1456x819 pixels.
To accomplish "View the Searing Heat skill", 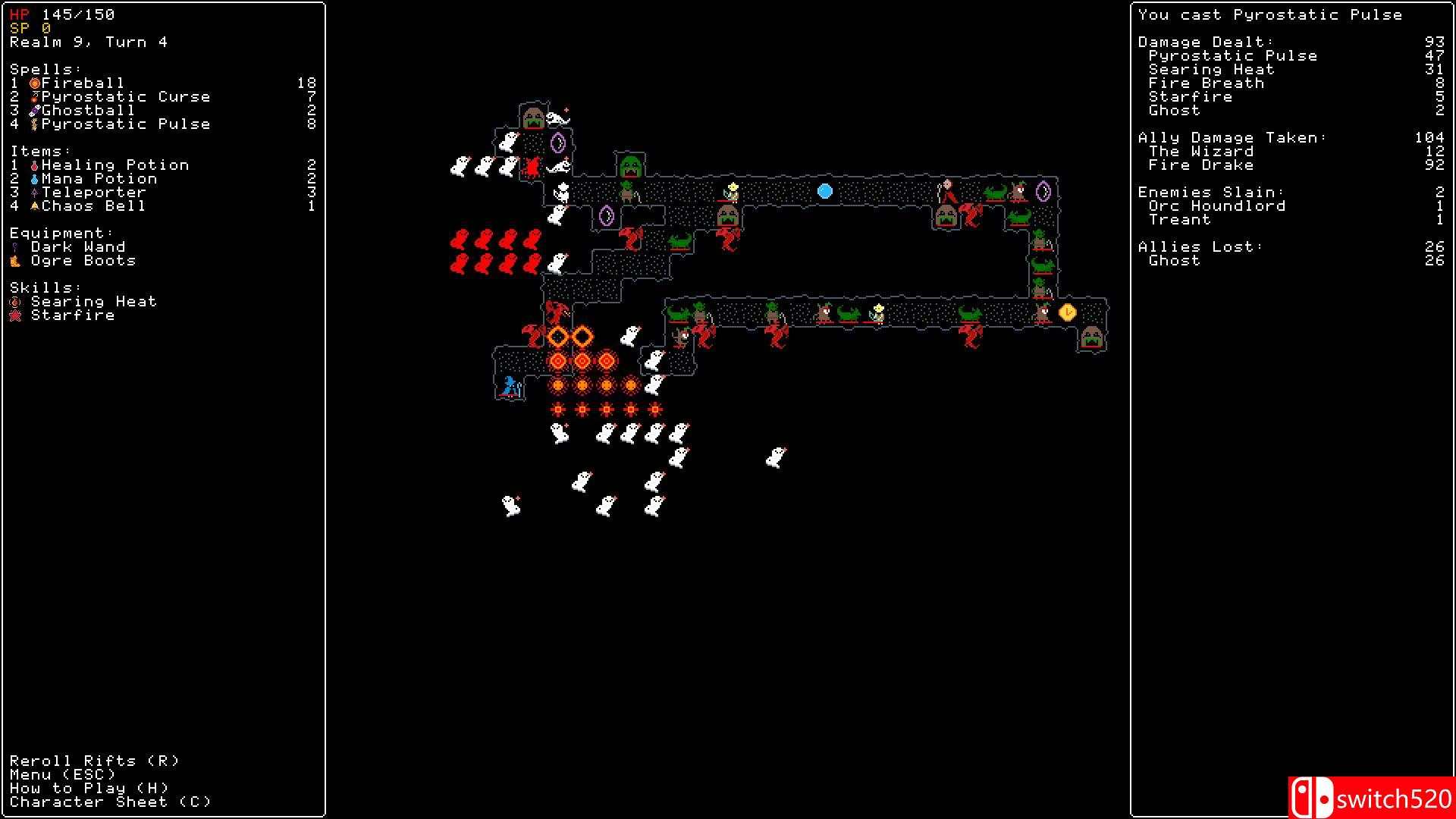I will [x=93, y=301].
